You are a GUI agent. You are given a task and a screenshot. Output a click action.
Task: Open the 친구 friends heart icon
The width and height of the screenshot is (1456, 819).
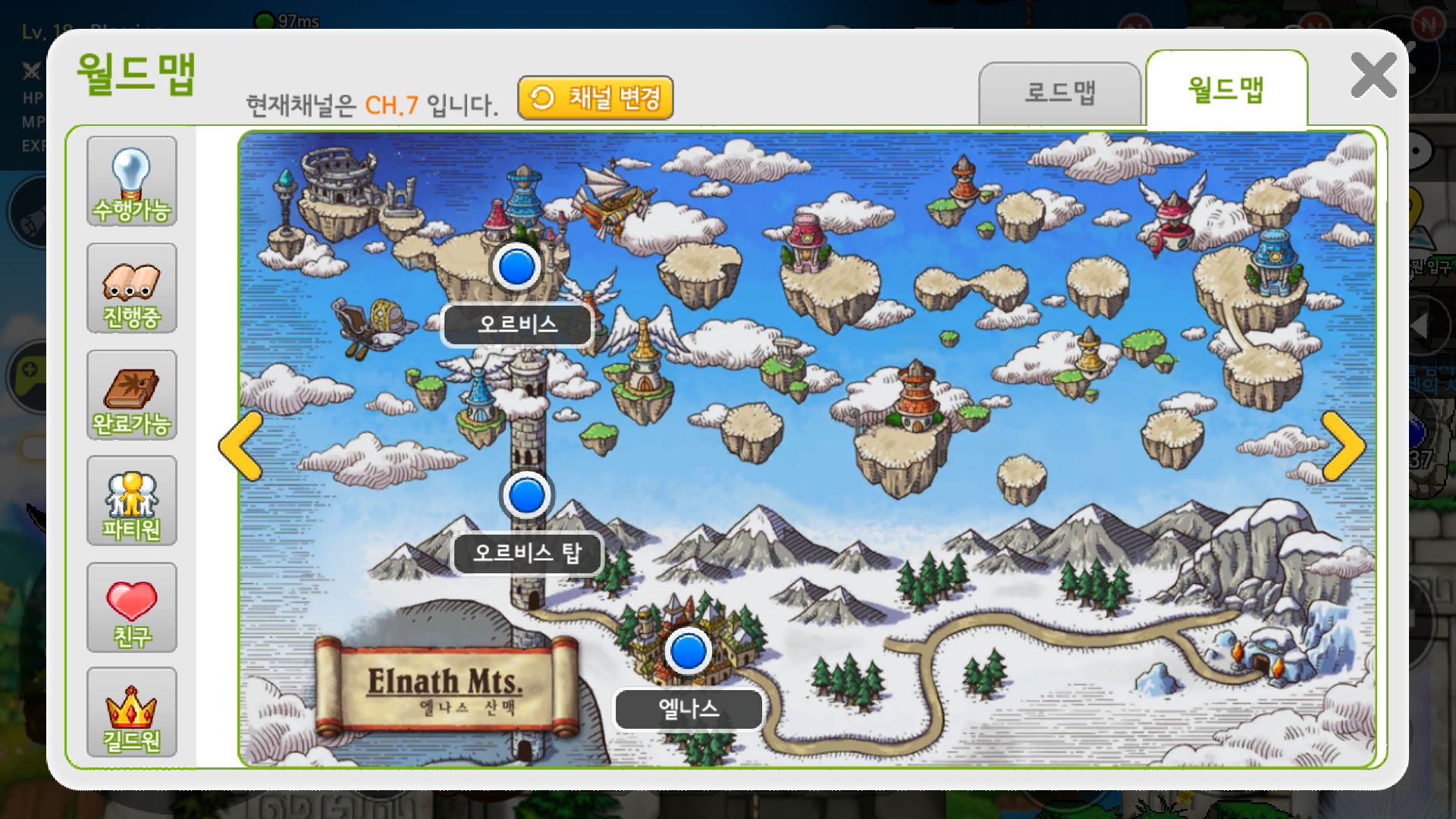coord(131,607)
